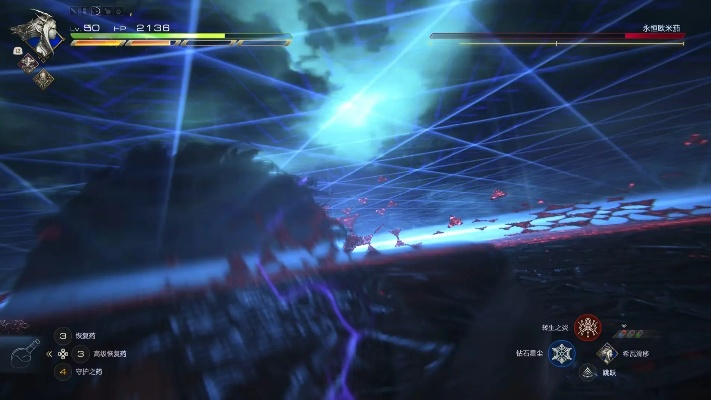Trigger the 希瓦滑移 dodge icon
The width and height of the screenshot is (711, 400).
tap(606, 353)
